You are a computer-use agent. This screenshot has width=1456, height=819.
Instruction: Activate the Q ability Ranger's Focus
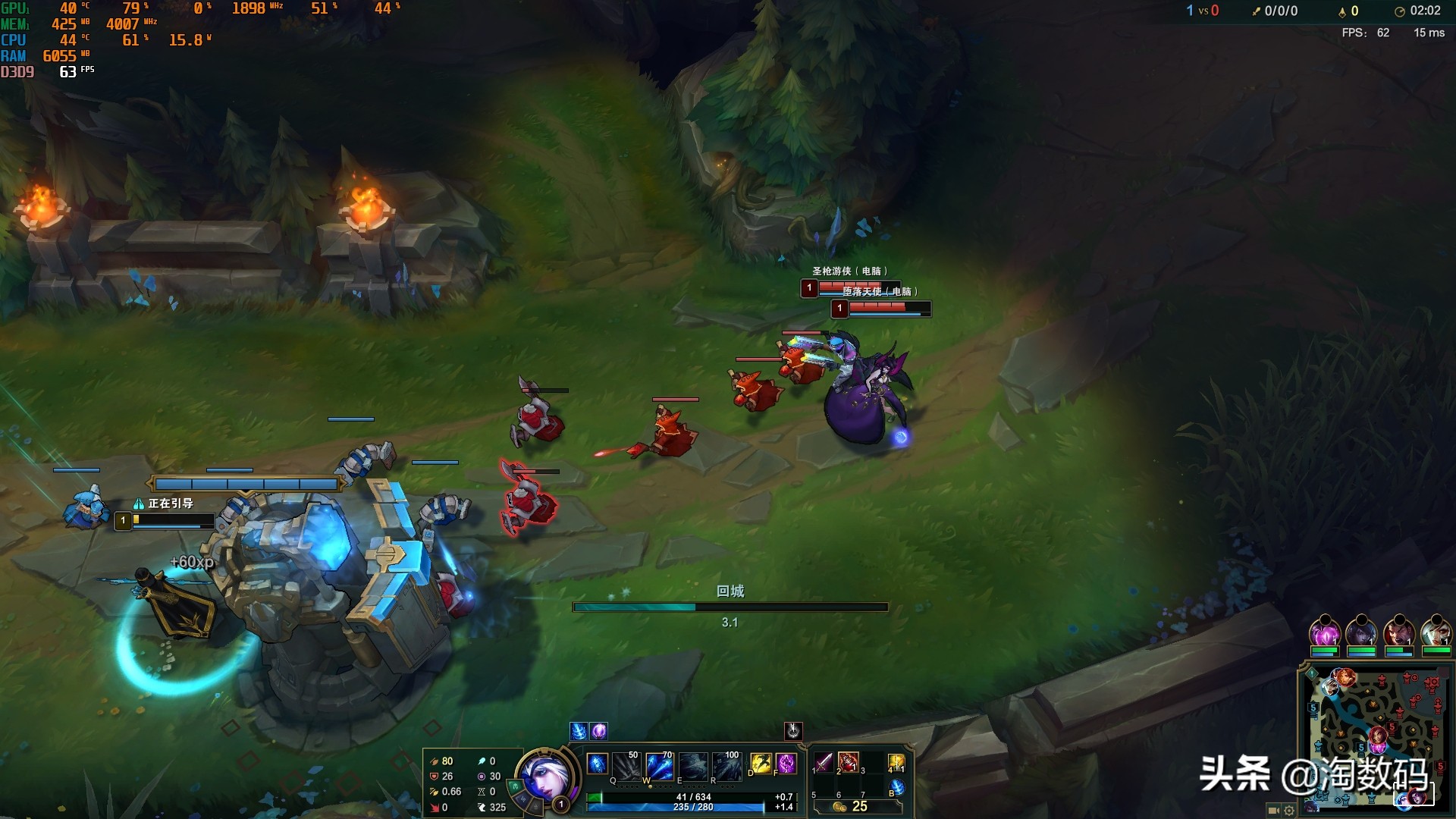pos(627,766)
